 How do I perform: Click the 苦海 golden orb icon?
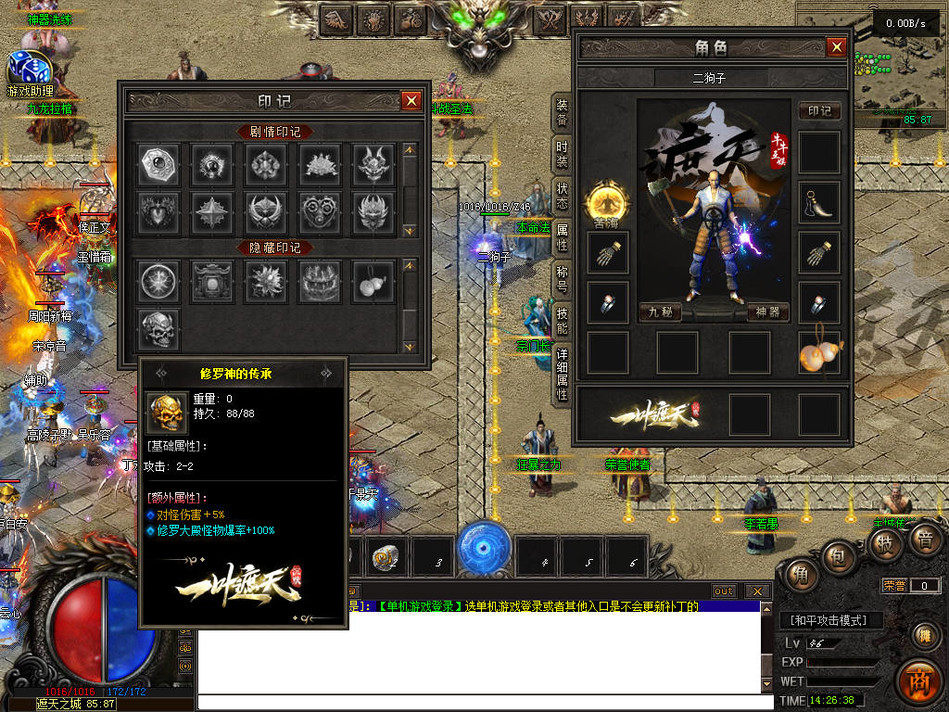[607, 201]
